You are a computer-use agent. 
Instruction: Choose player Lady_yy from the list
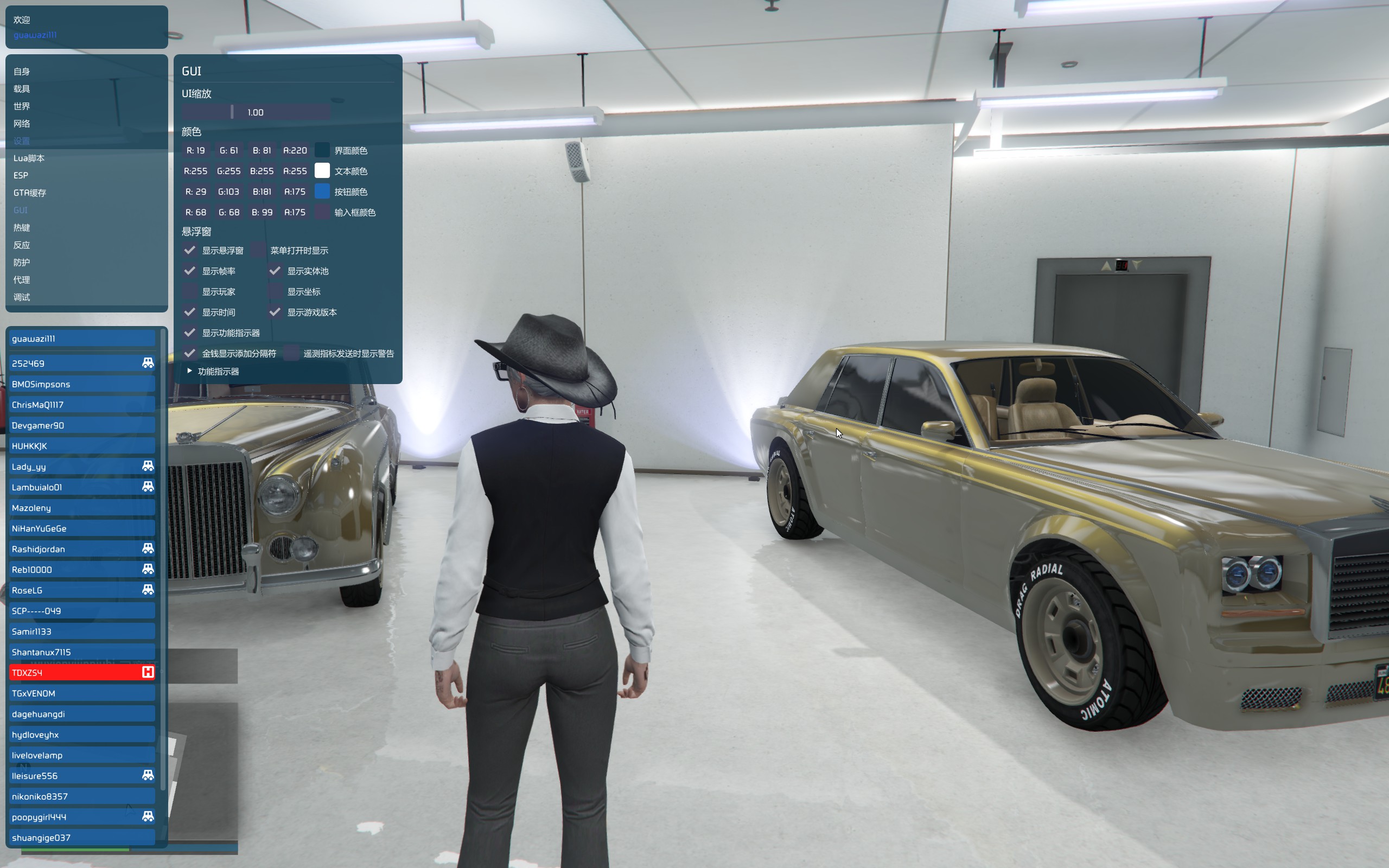(x=82, y=467)
